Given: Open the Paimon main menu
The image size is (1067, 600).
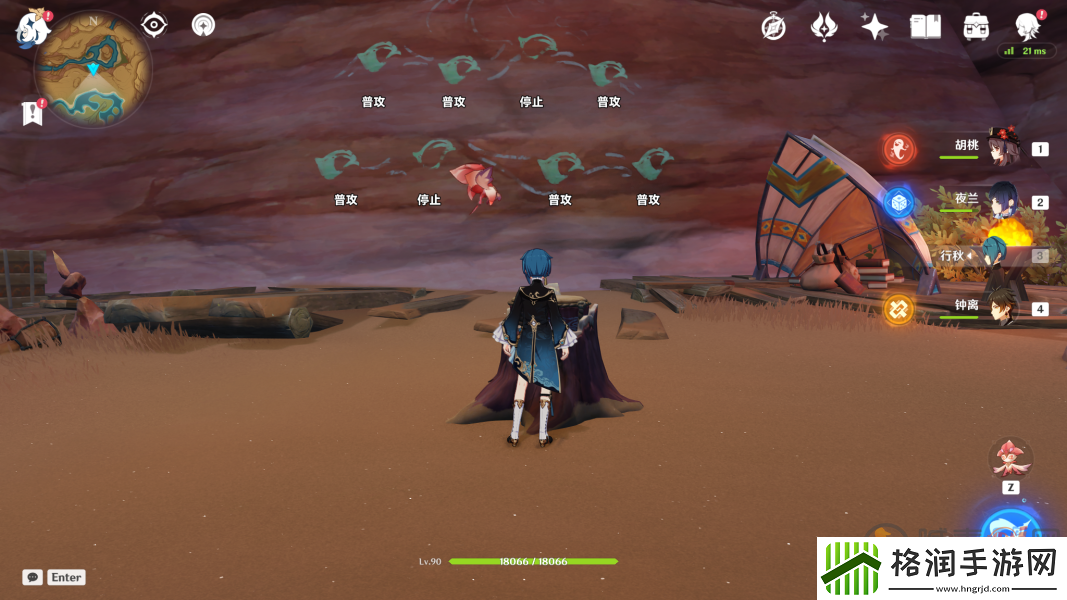Looking at the screenshot, I should click(32, 28).
